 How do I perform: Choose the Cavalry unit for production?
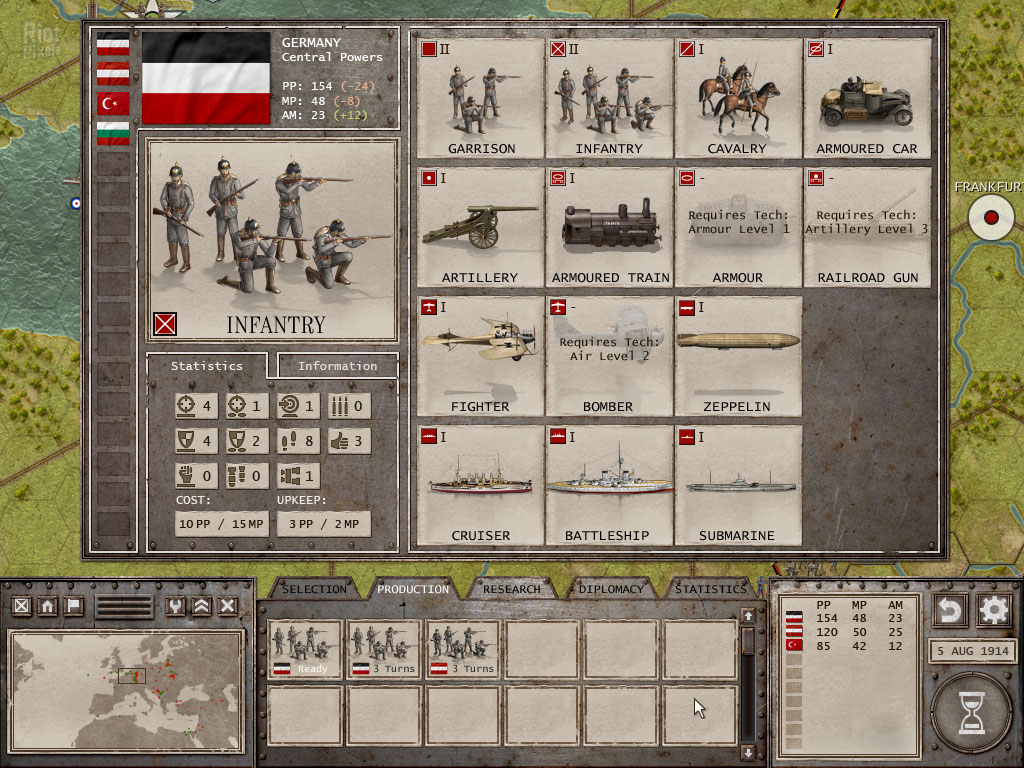click(737, 98)
